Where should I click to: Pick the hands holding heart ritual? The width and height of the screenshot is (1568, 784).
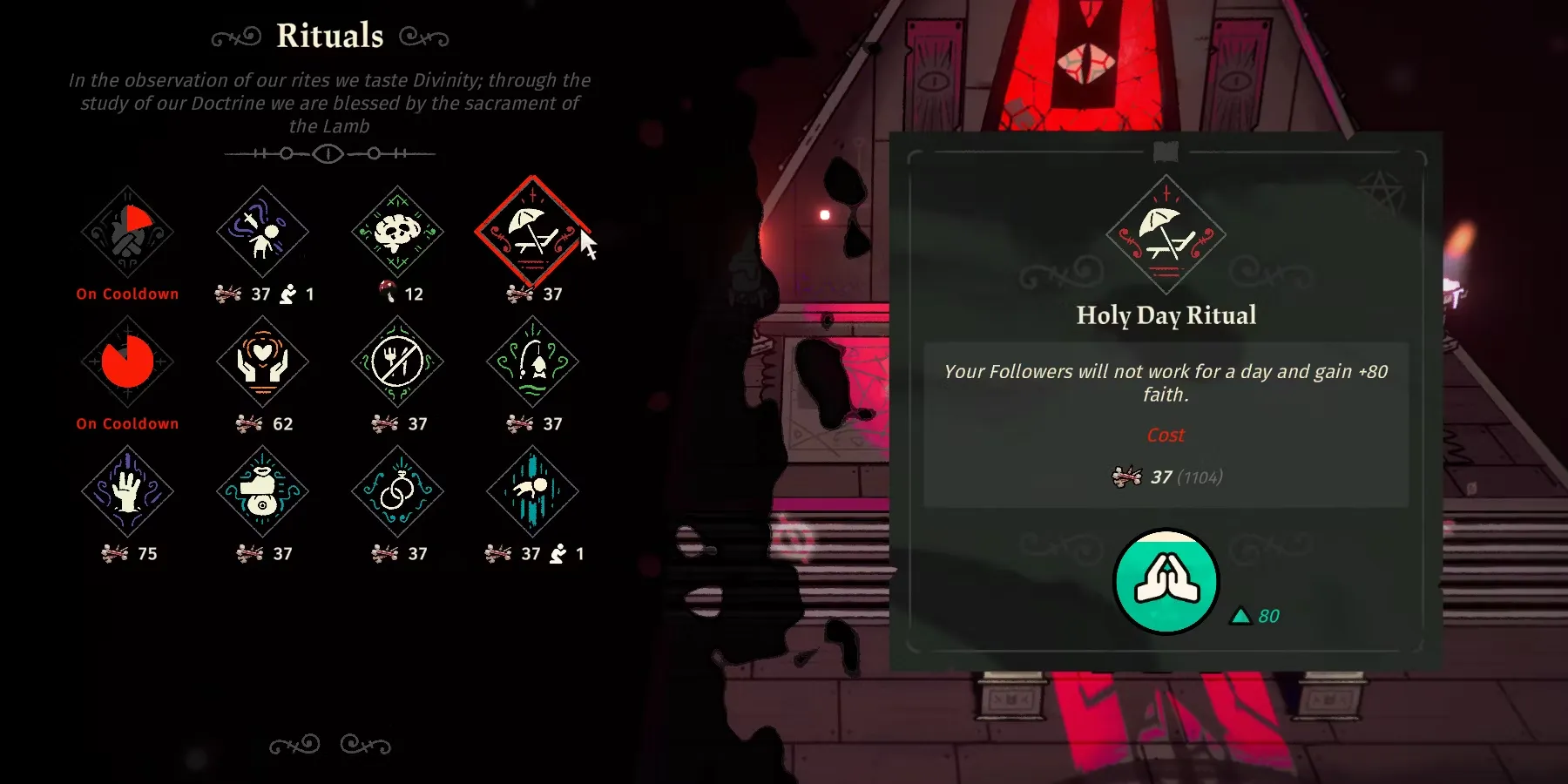(262, 362)
